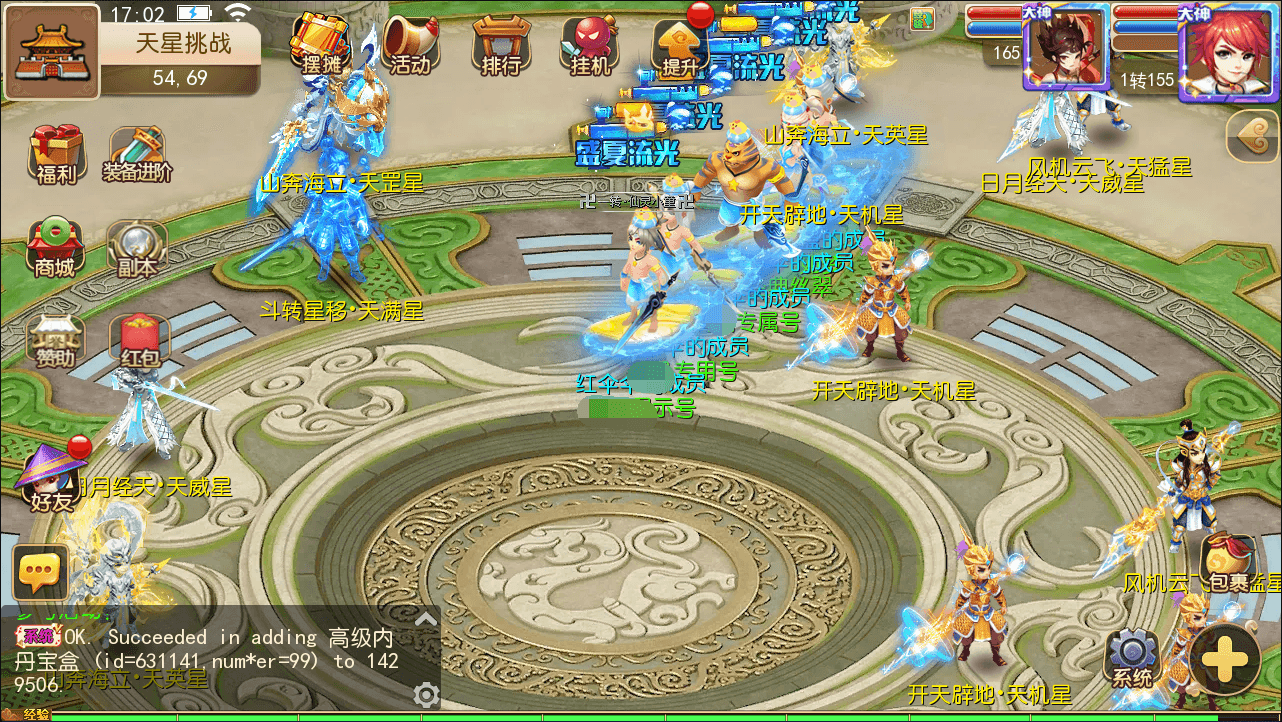The width and height of the screenshot is (1282, 722).
Task: Open the 副本 dungeon menu
Action: pos(137,247)
